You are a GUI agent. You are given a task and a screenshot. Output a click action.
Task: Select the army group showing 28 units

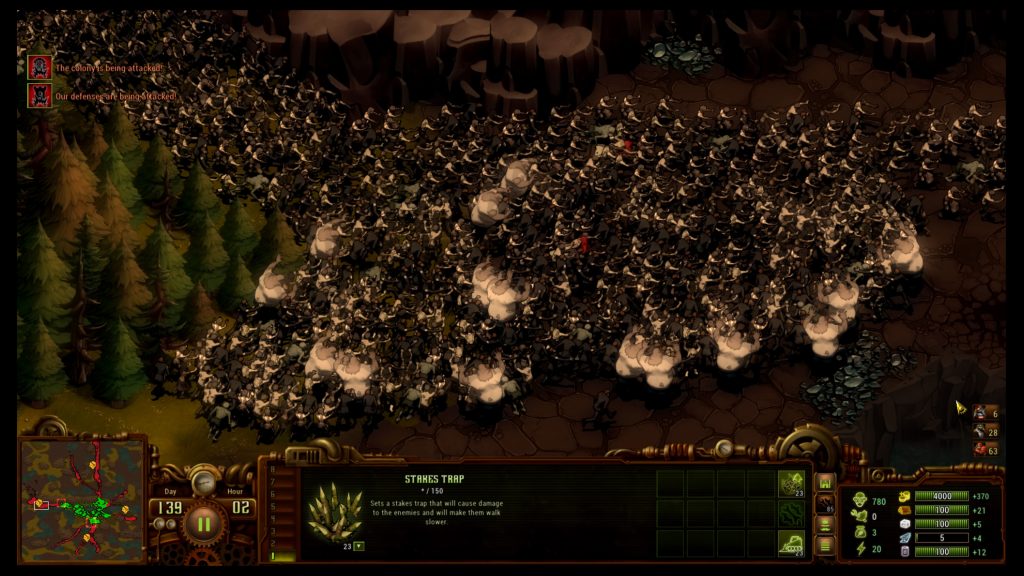click(983, 431)
